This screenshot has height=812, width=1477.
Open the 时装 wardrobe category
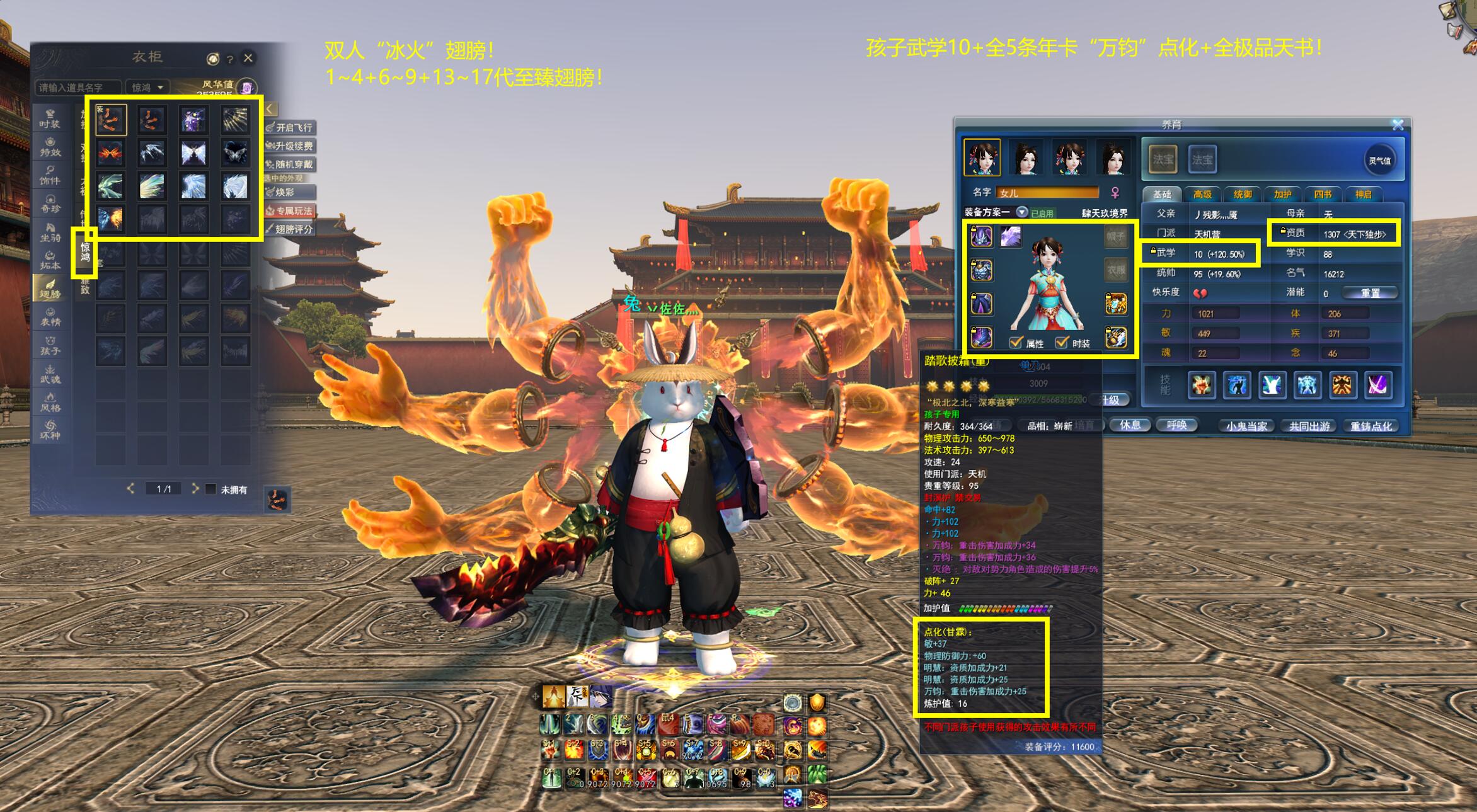[50, 118]
